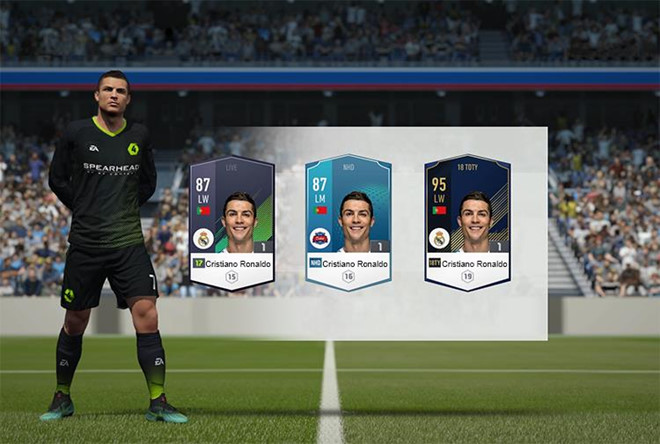Pick the 95 LW 18 TOTY Ronaldo card

tap(467, 222)
